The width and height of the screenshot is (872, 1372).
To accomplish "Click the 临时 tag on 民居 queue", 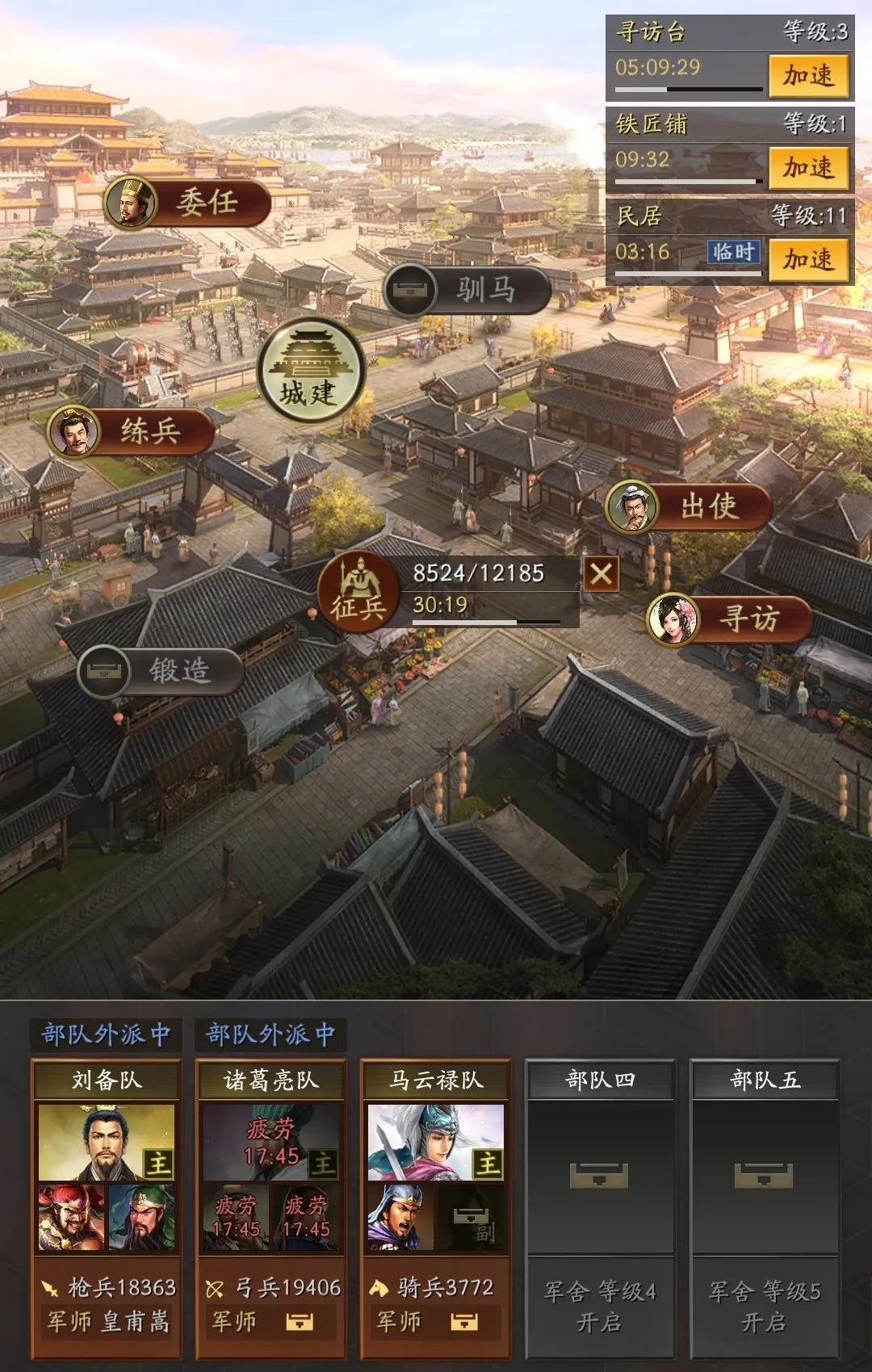I will click(x=733, y=252).
